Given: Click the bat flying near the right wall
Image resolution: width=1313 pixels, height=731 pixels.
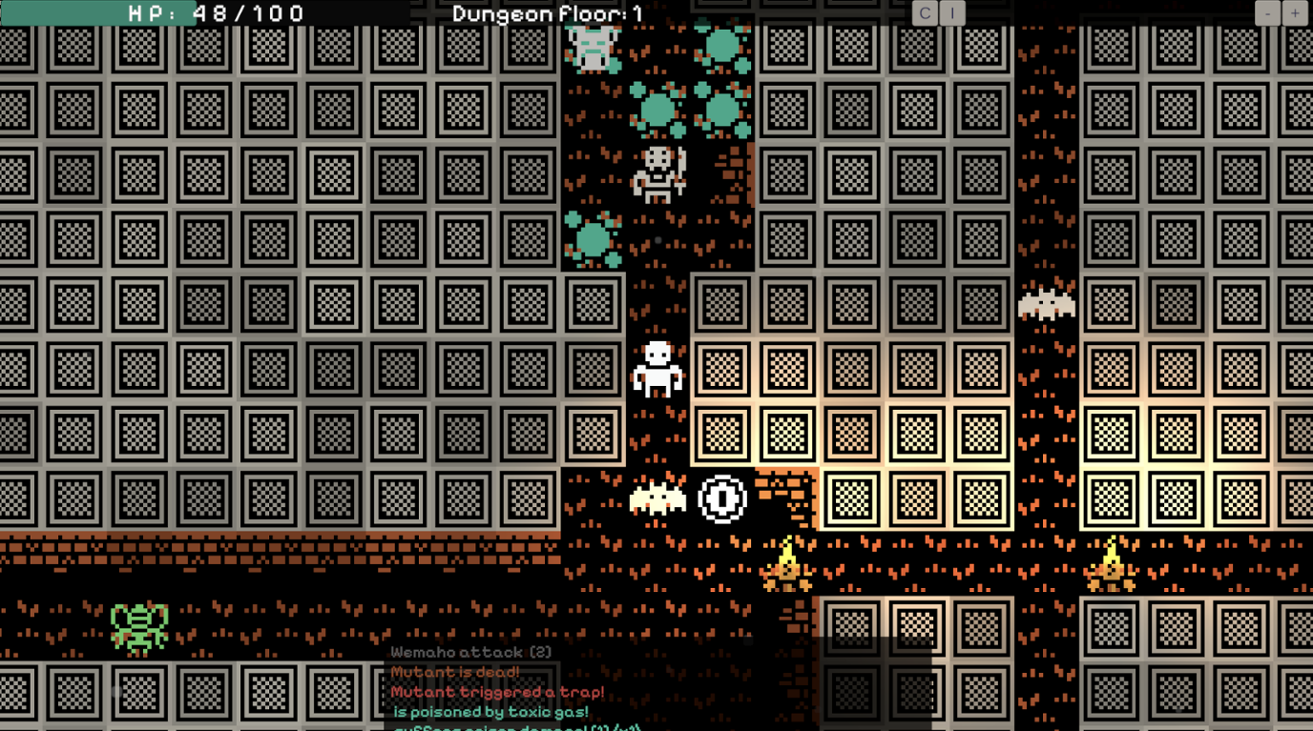Looking at the screenshot, I should (x=1045, y=302).
